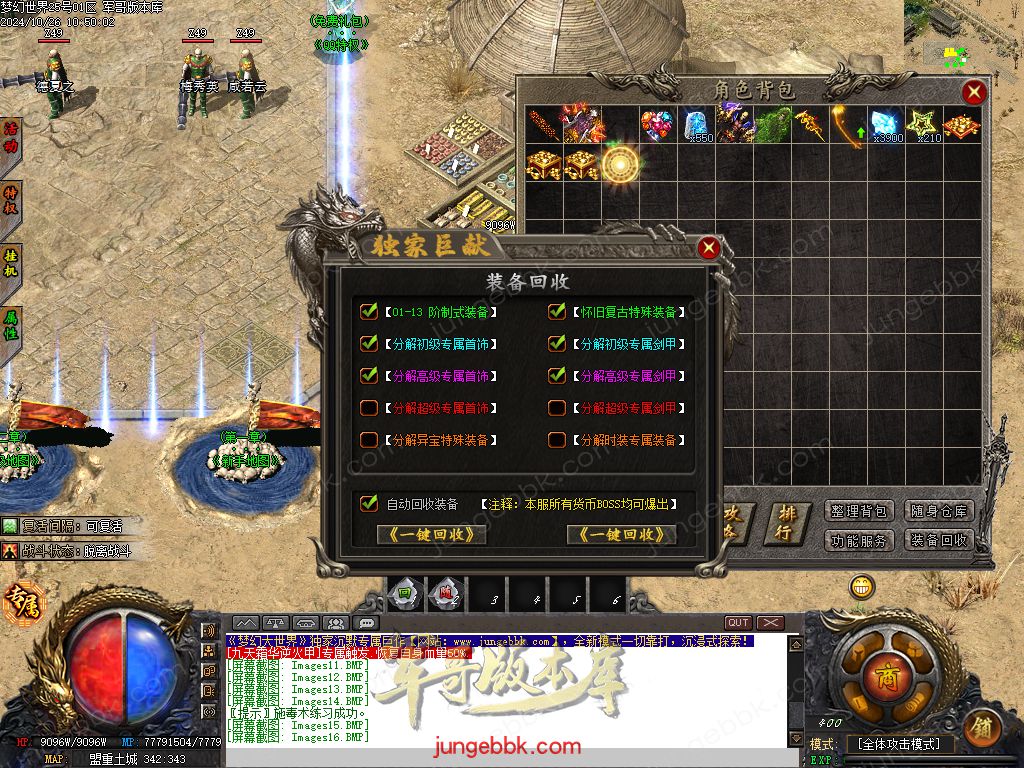This screenshot has height=768, width=1024.
Task: Toggle the 分解高级专属剑甲 checkbox
Action: (557, 376)
